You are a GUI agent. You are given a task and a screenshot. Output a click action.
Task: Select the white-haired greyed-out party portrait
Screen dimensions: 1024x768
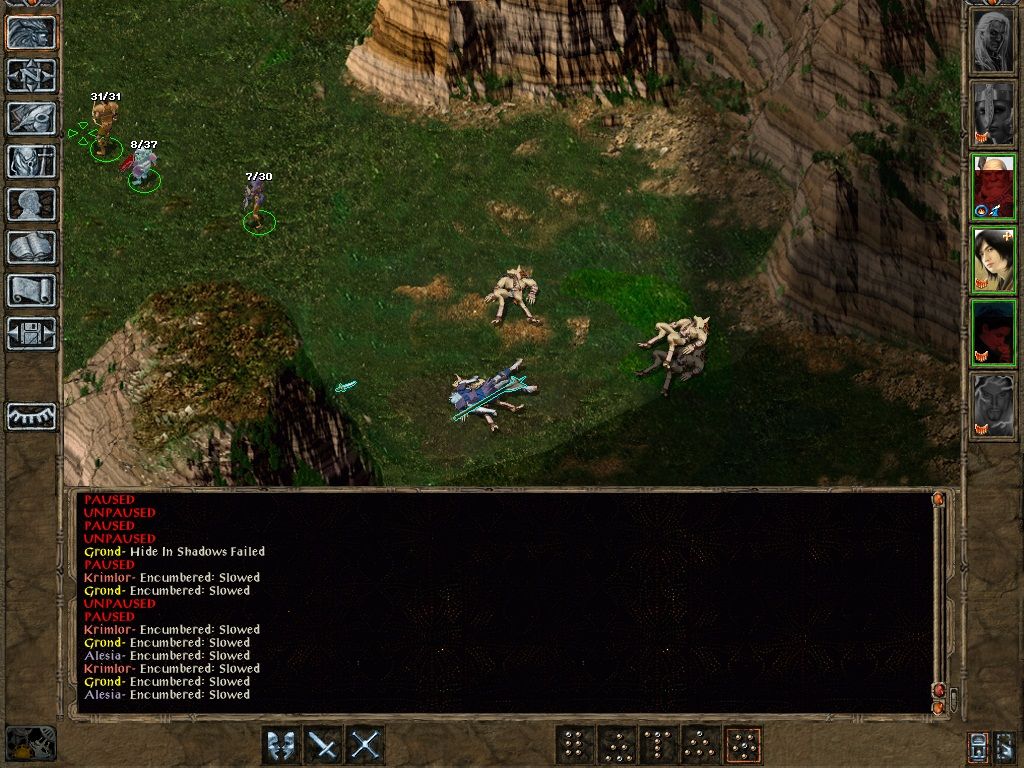[993, 40]
